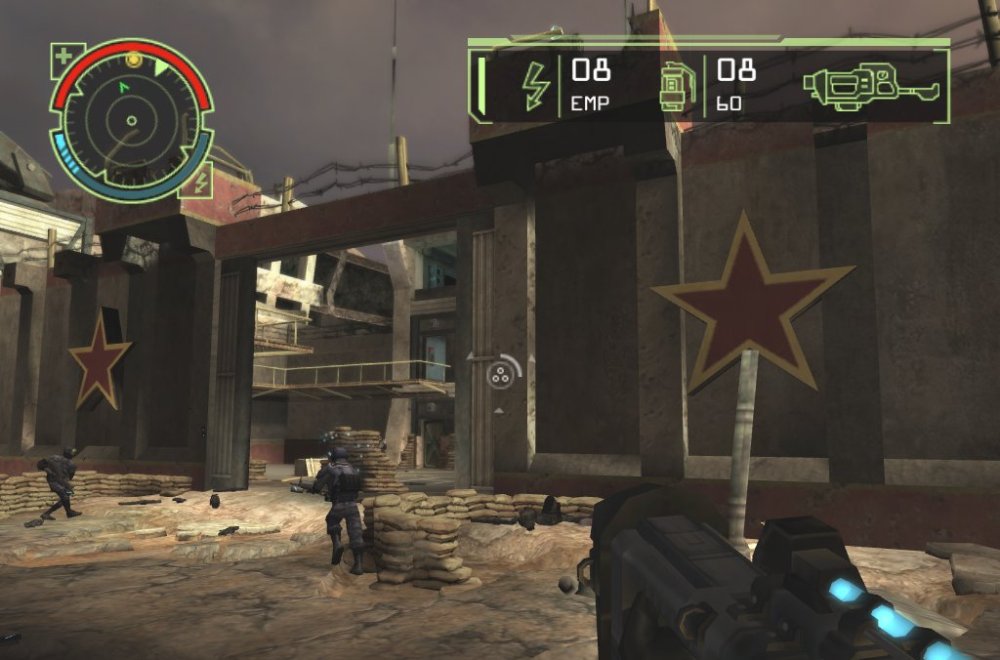Image resolution: width=1000 pixels, height=660 pixels.
Task: Choose the grenade icon in weapon panel
Action: [675, 86]
